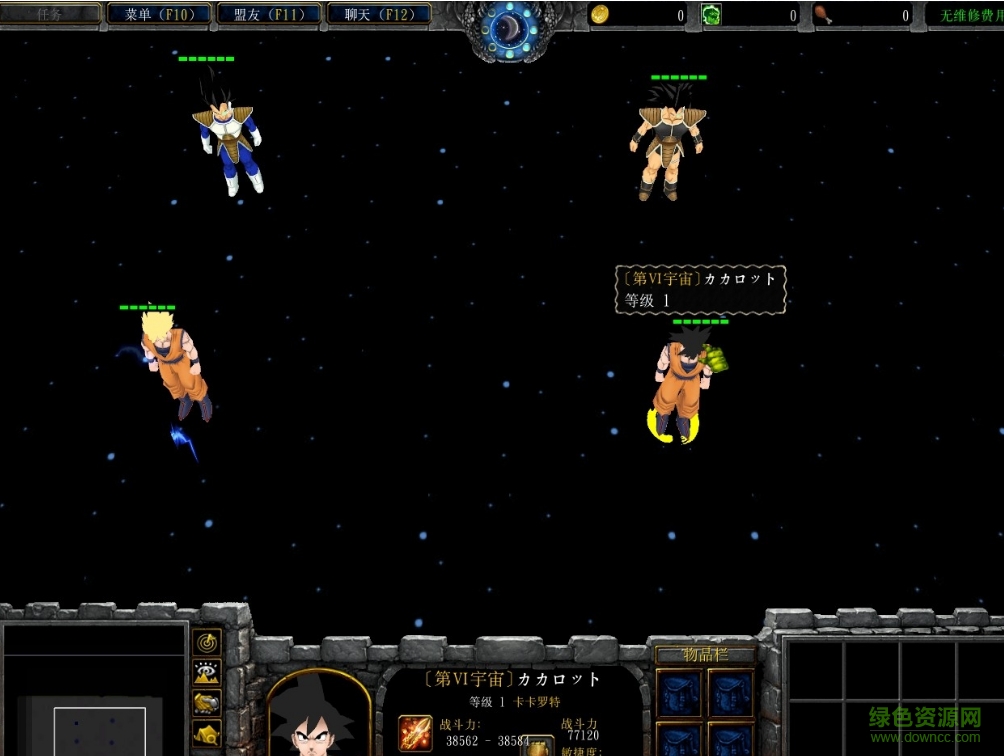Activate the minimap signal ping button
The image size is (1004, 756).
207,642
